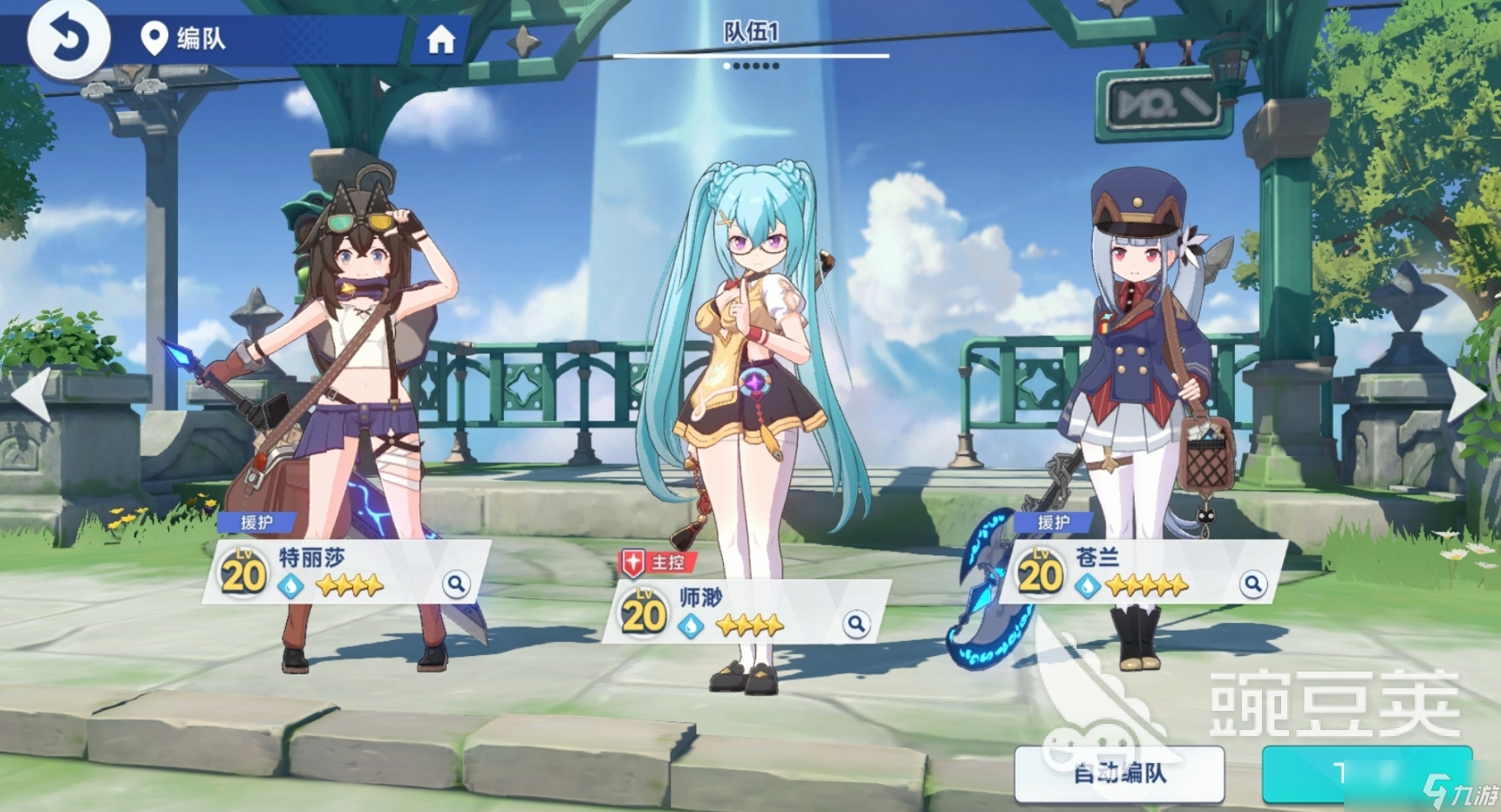Switch to the next team with right arrow

1468,394
